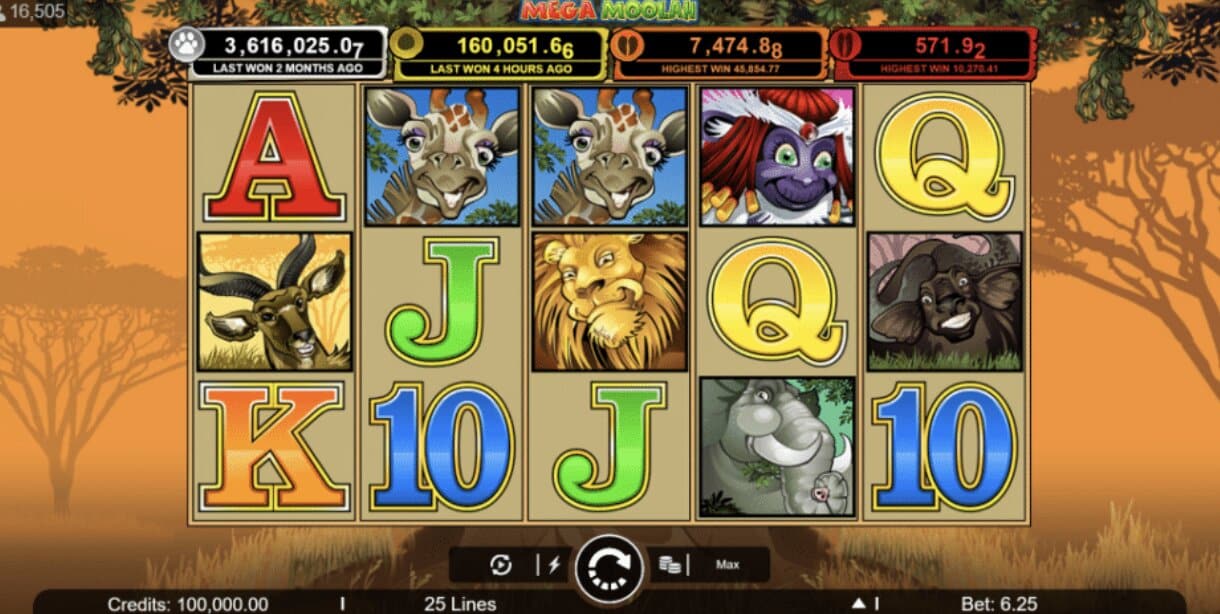Start autoplay with the looping play icon
The height and width of the screenshot is (614, 1220).
click(501, 565)
